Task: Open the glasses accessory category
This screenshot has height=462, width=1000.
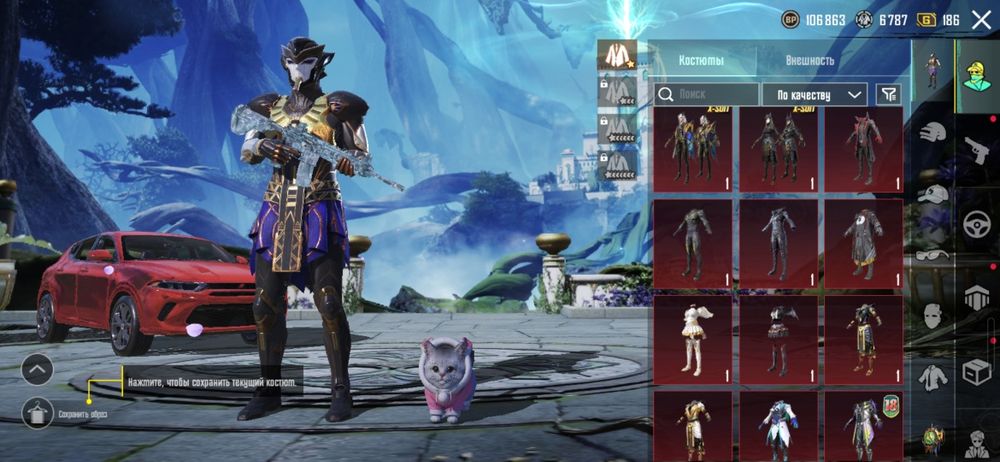Action: 932,256
